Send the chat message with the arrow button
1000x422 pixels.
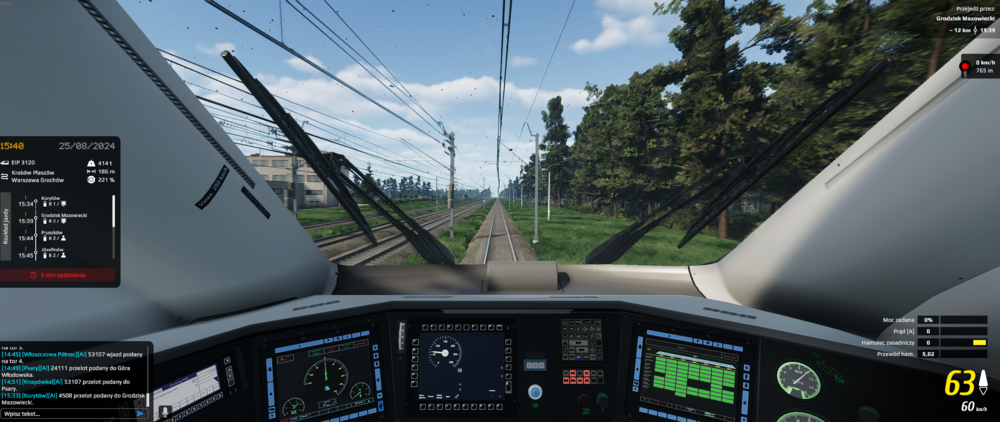click(x=140, y=413)
